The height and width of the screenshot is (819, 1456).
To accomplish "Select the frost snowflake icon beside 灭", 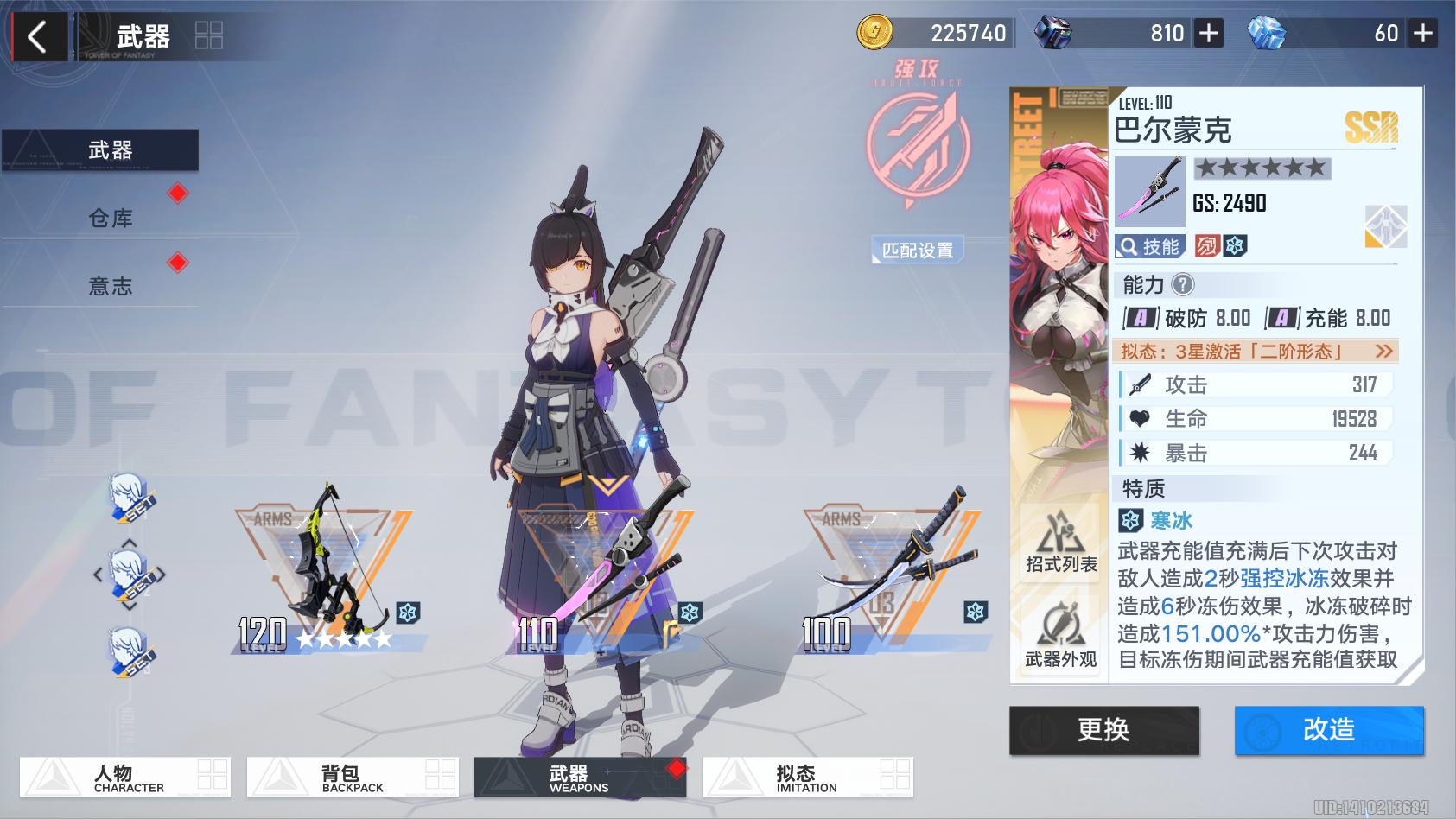I will coord(1236,246).
